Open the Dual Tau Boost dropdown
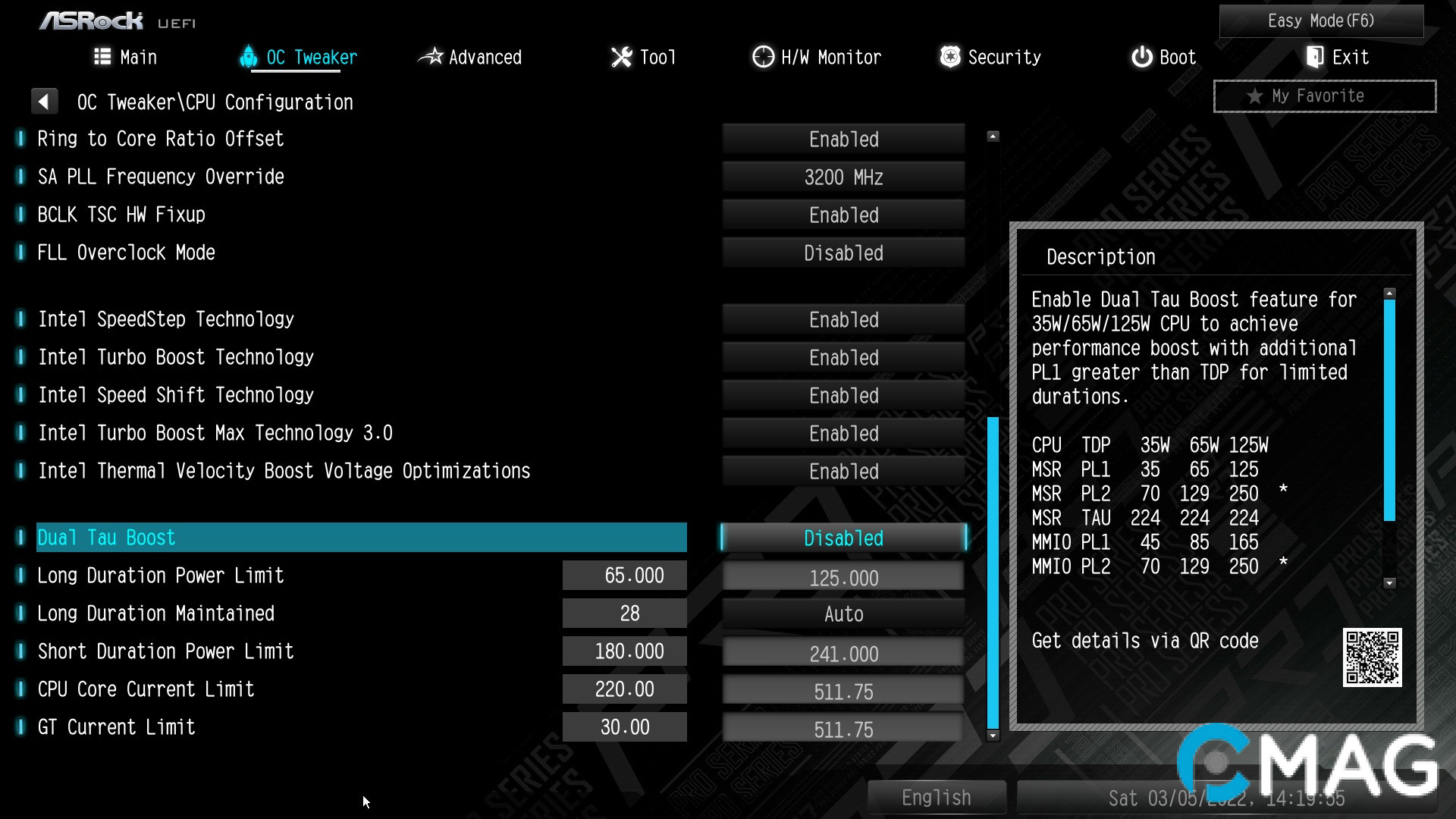This screenshot has width=1456, height=819. (x=843, y=538)
